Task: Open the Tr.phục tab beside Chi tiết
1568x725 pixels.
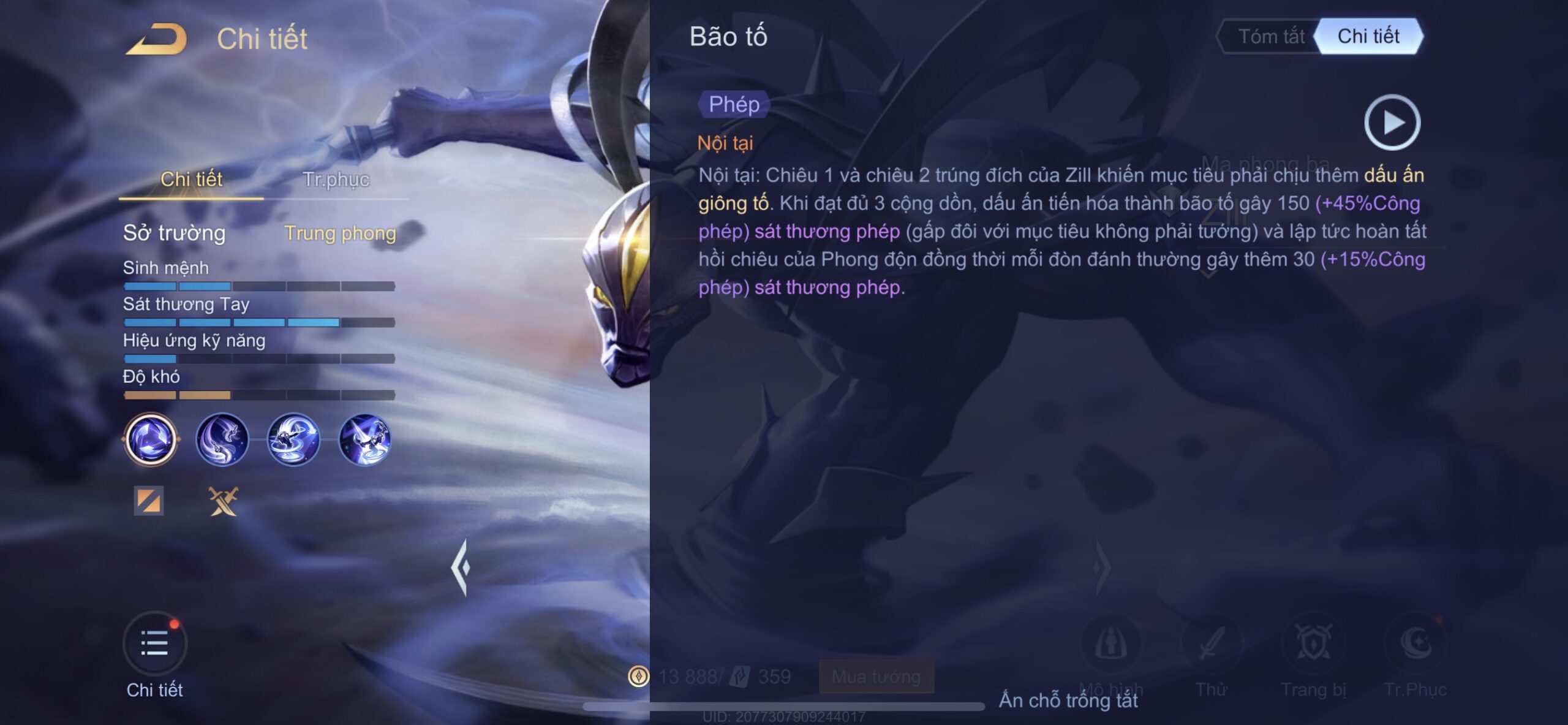Action: click(336, 180)
